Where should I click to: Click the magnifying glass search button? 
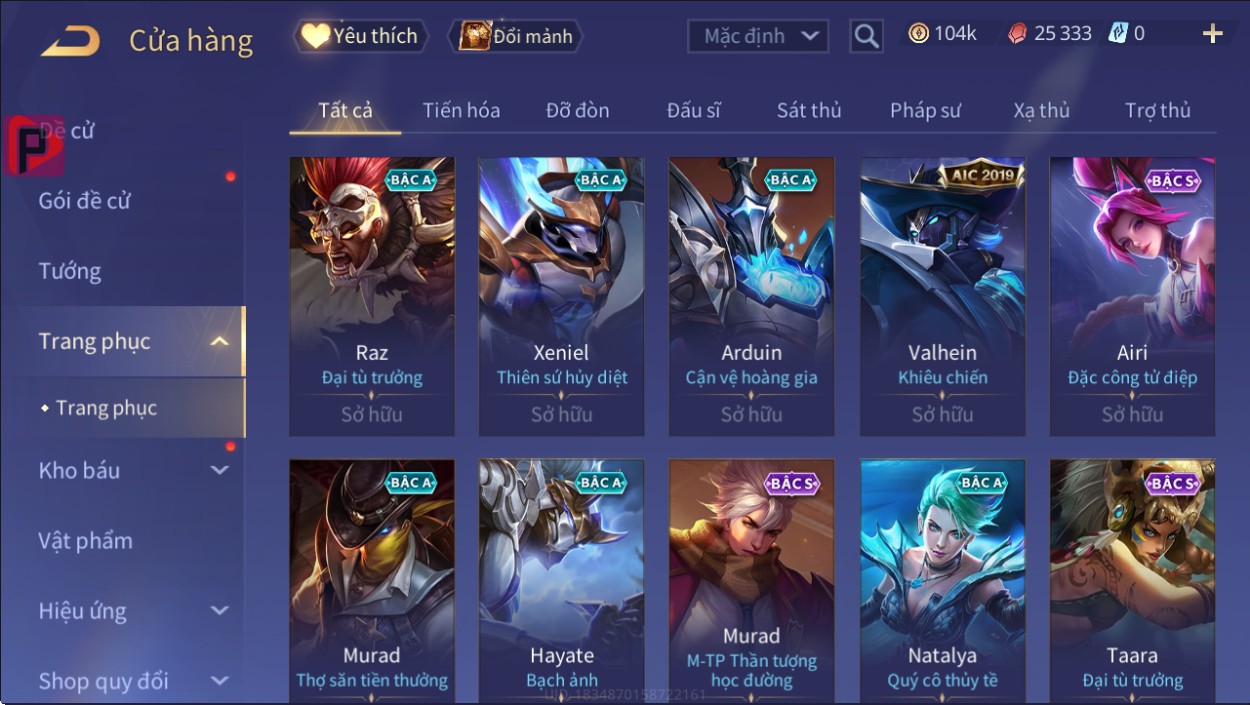(x=866, y=37)
